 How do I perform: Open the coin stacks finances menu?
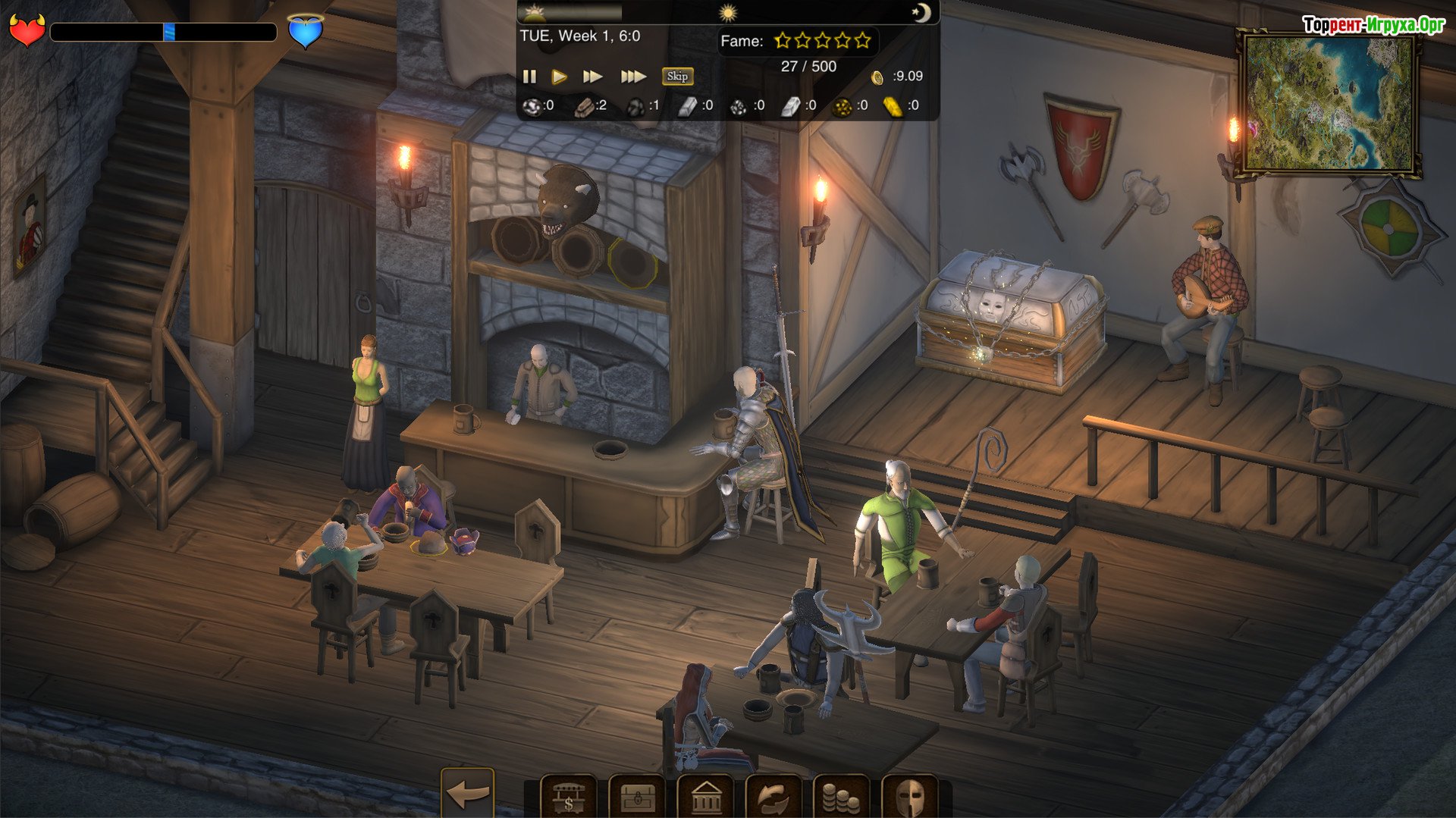[x=841, y=796]
